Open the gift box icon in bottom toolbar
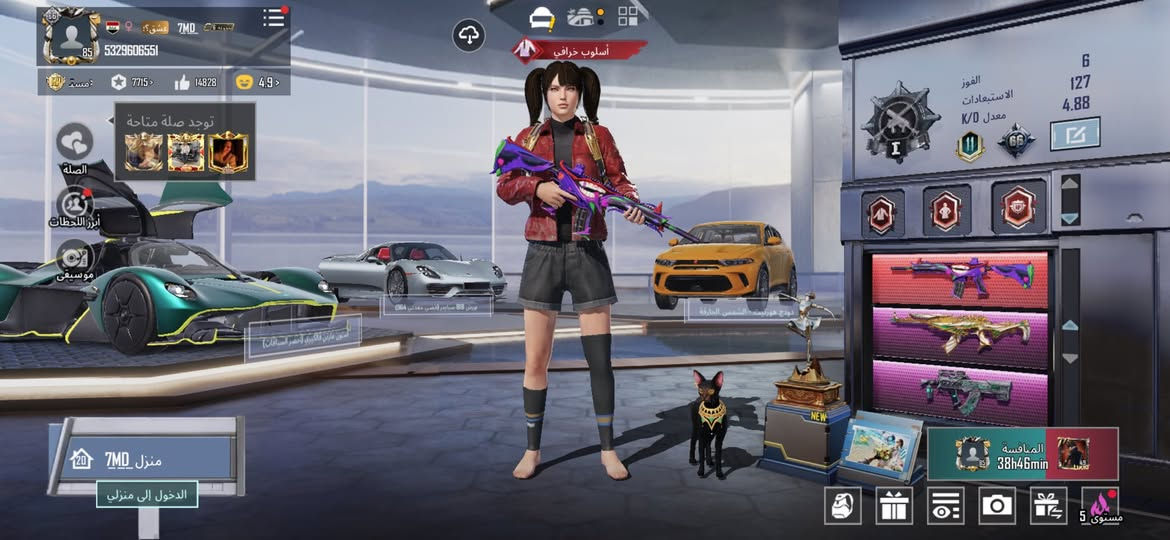The width and height of the screenshot is (1170, 540). point(894,505)
